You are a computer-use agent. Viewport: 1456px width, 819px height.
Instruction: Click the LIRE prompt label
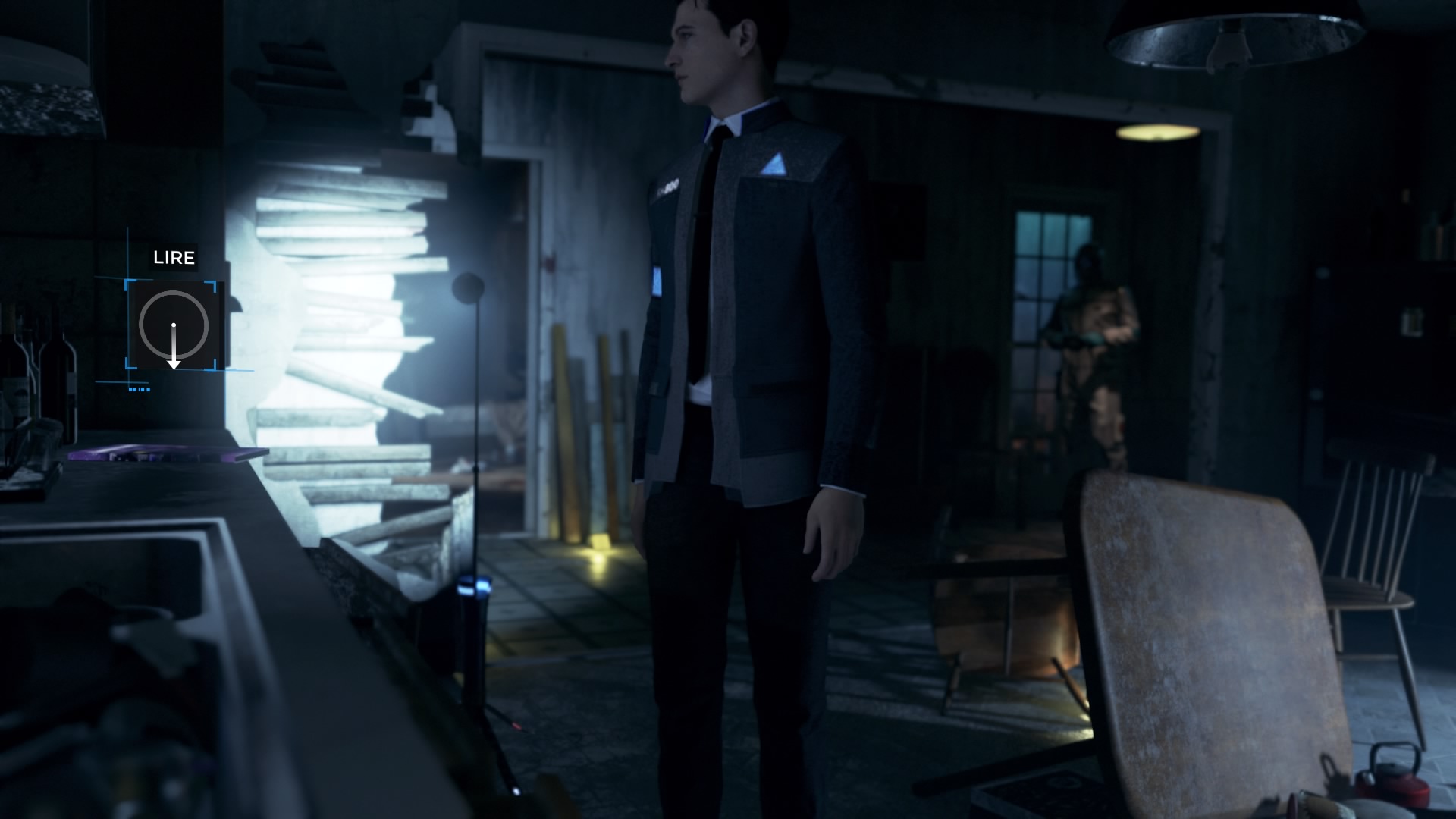pyautogui.click(x=174, y=258)
